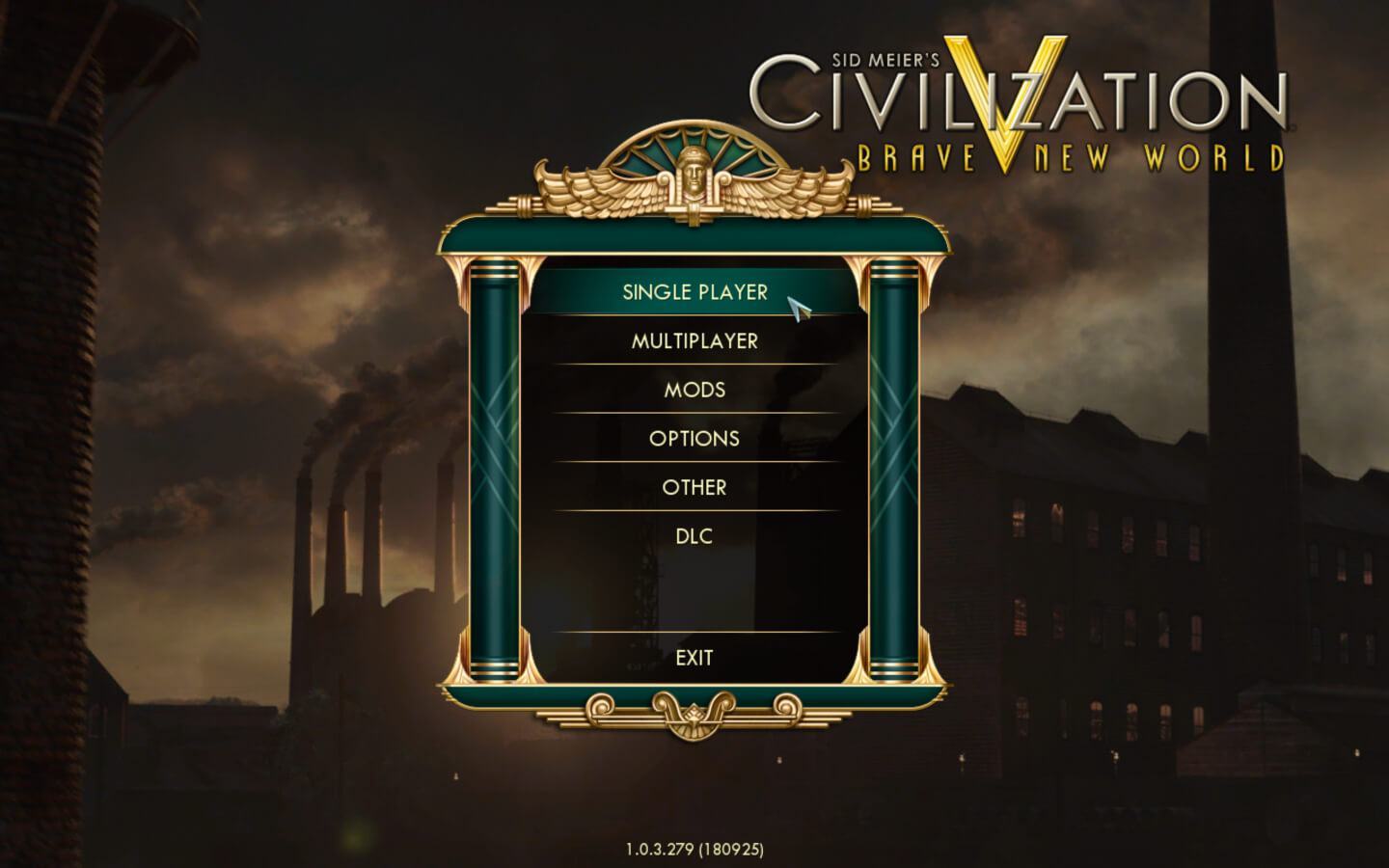Choose the Mods entry

click(694, 390)
